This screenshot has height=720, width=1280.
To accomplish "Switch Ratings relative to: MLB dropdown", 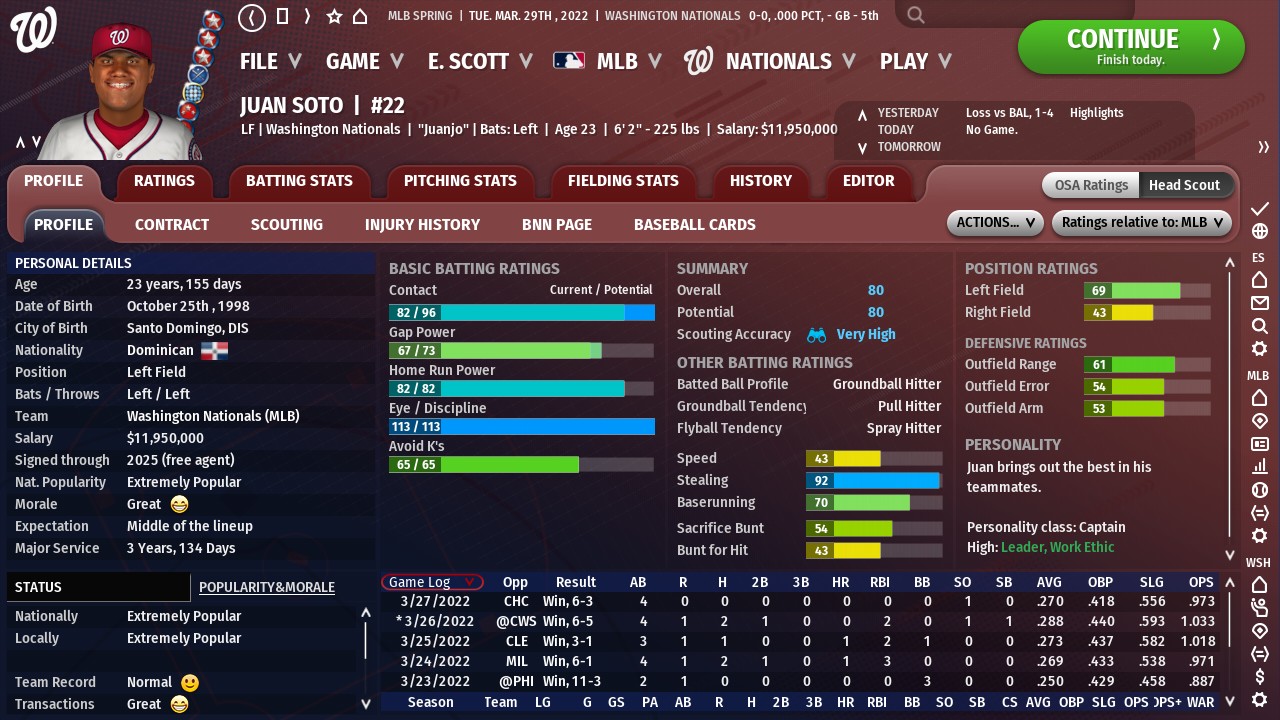I will (x=1141, y=222).
